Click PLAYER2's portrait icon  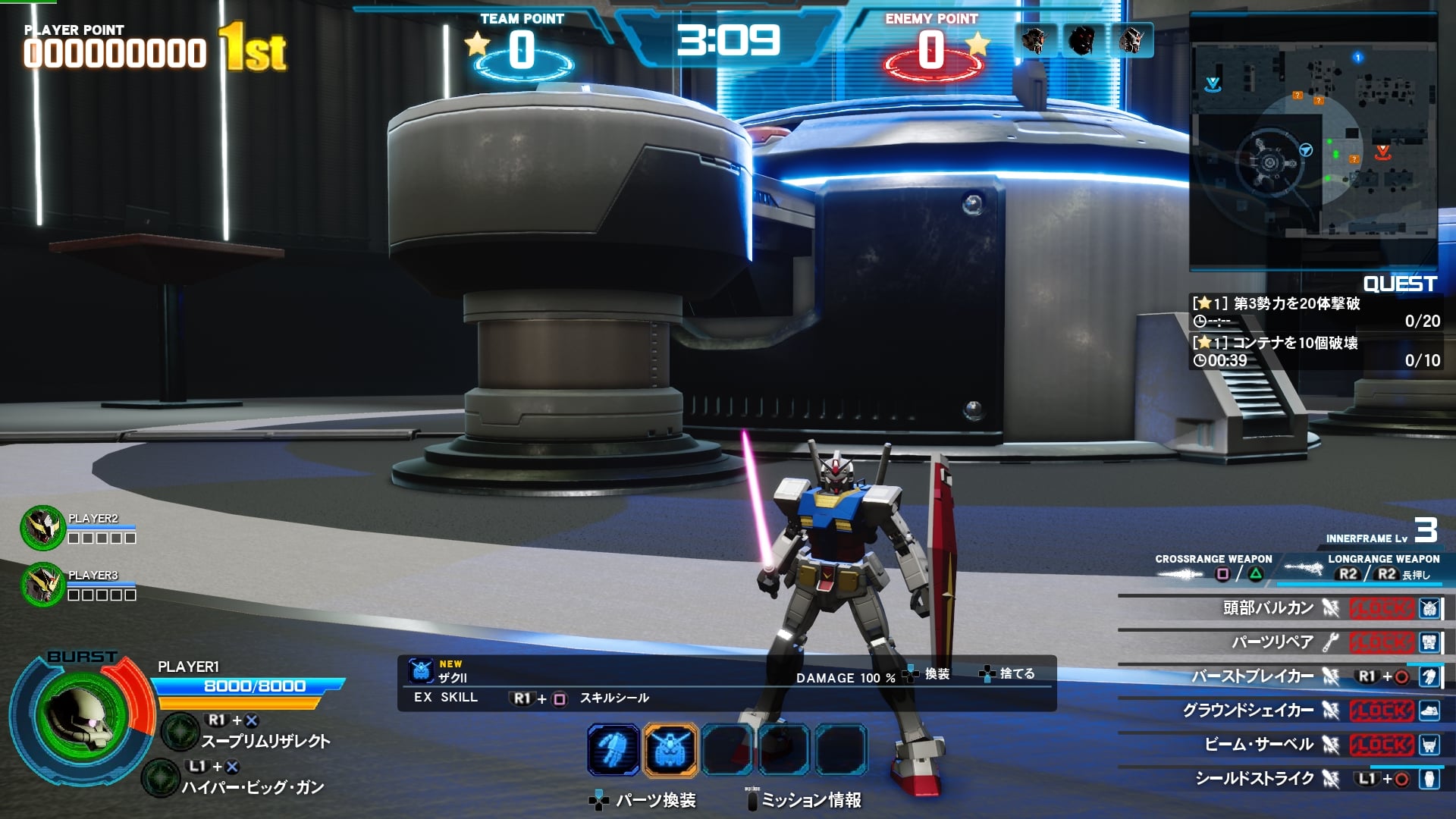pyautogui.click(x=42, y=528)
